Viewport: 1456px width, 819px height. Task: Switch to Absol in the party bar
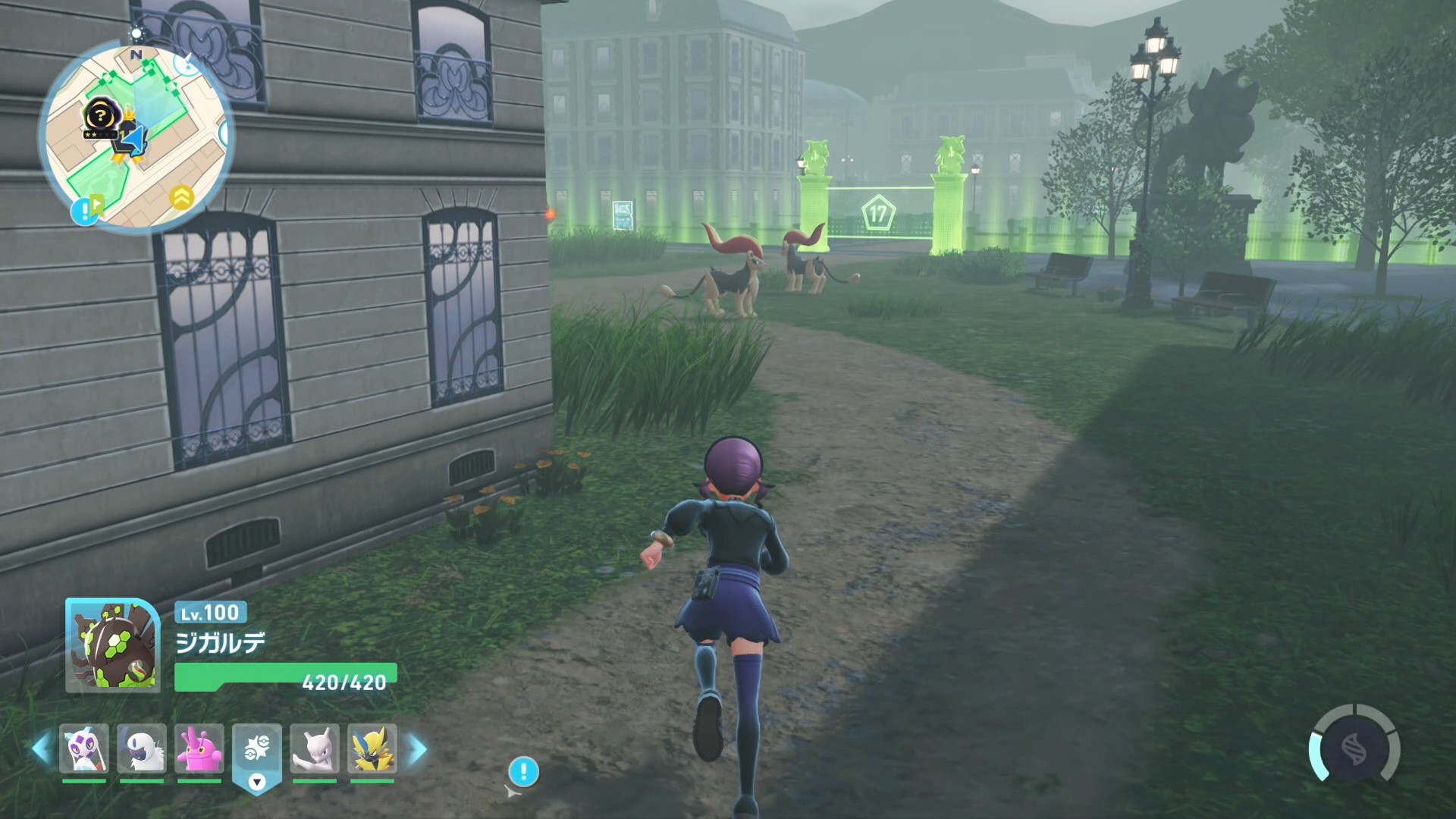pos(142,748)
